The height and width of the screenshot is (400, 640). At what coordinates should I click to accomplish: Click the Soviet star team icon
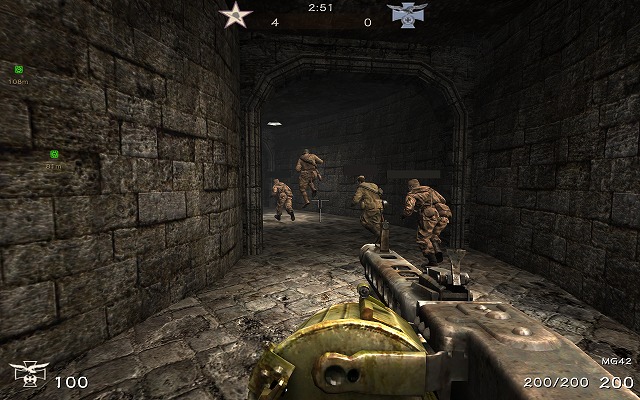(x=237, y=16)
